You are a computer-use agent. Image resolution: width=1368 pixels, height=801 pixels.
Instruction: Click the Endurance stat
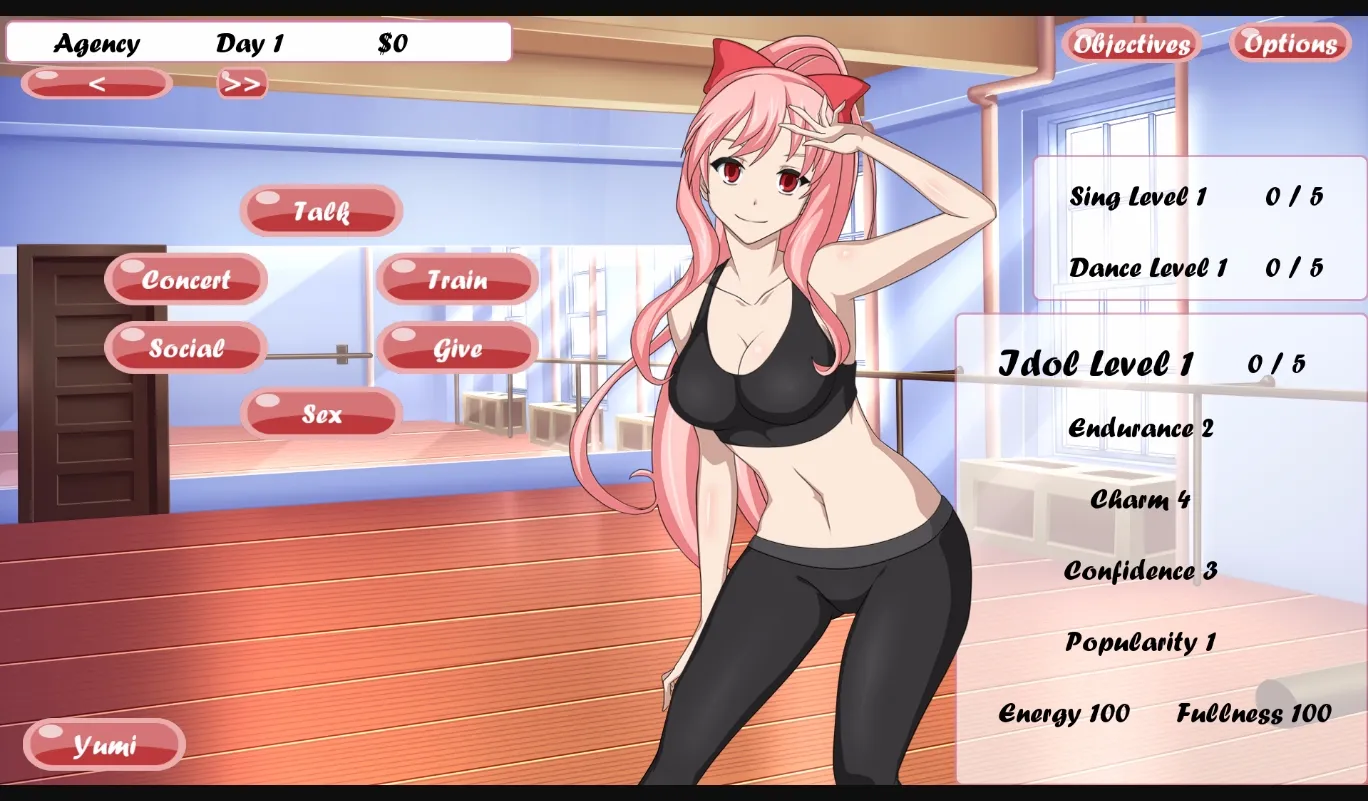coord(1141,428)
